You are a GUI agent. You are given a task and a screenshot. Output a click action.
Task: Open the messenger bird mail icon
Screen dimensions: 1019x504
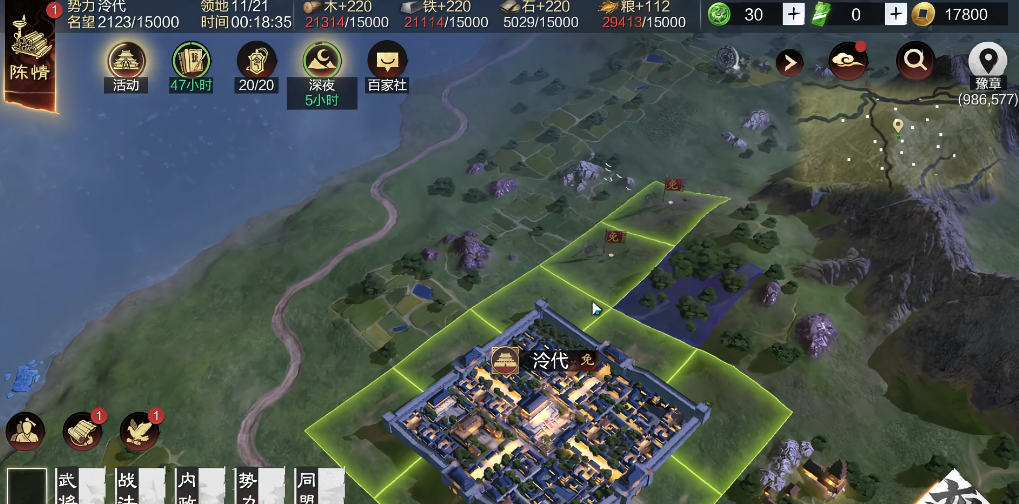(140, 431)
